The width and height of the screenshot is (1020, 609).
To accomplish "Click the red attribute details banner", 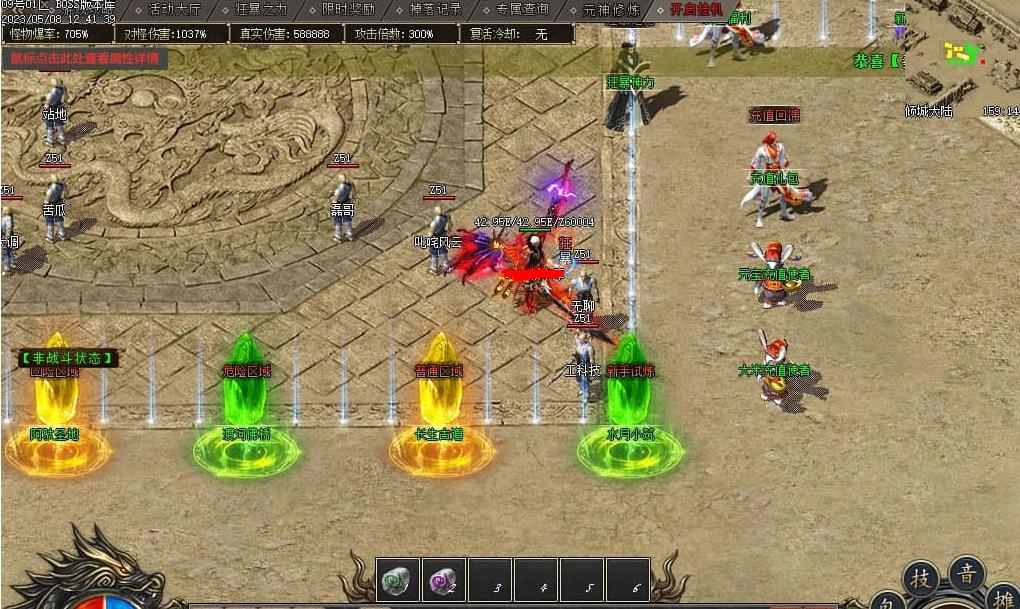I will click(84, 57).
